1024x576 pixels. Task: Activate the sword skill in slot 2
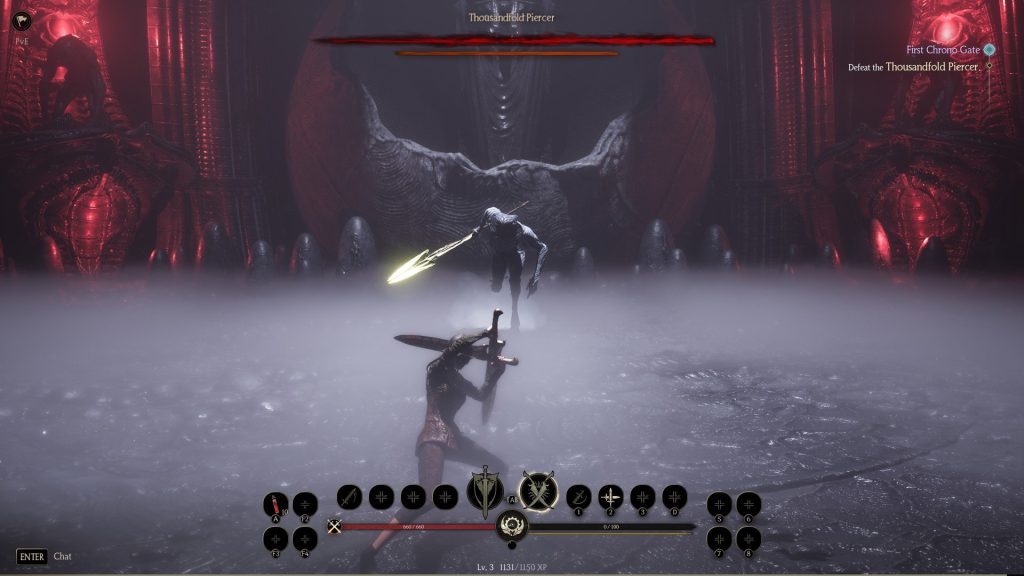coord(610,496)
